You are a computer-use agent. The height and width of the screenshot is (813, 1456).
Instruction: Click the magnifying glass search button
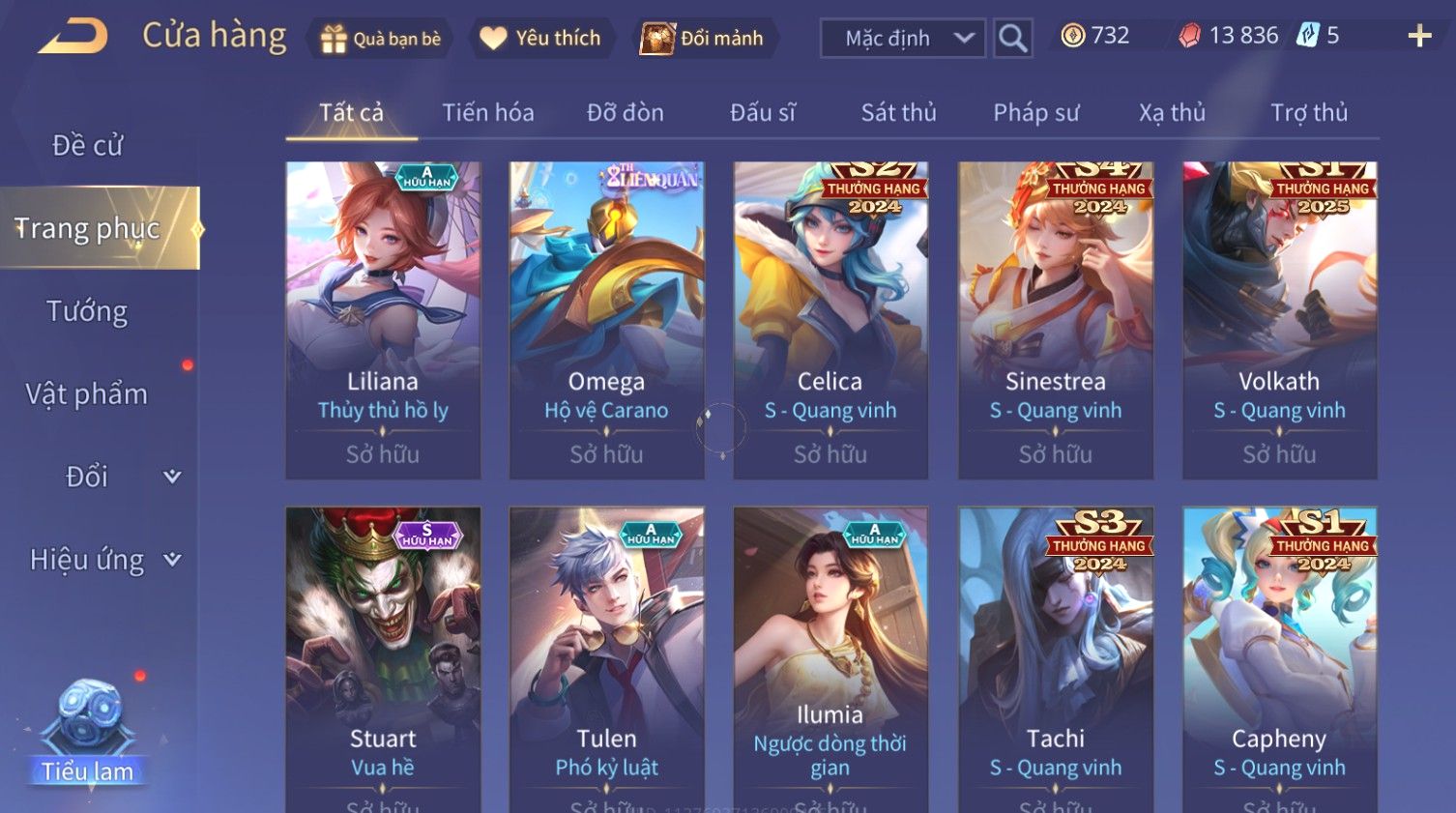tap(1012, 39)
